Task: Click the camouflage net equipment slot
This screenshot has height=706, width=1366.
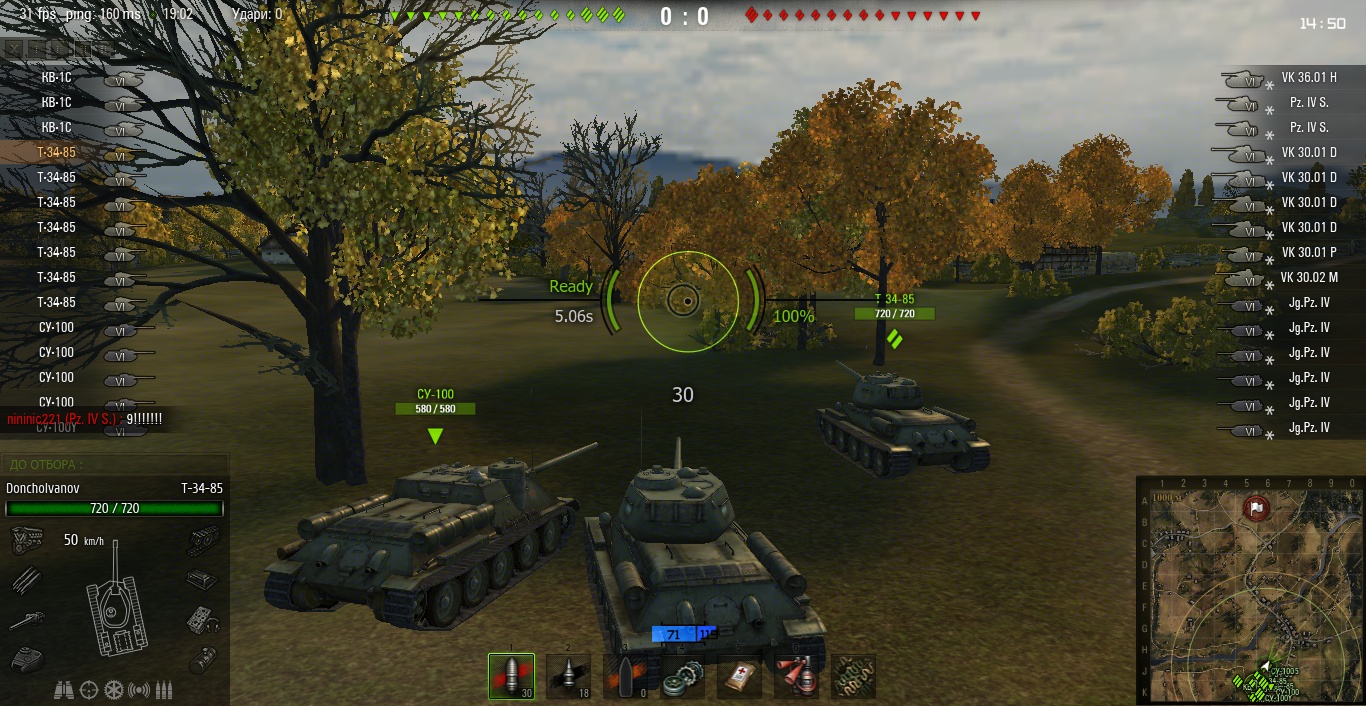Action: (x=853, y=677)
